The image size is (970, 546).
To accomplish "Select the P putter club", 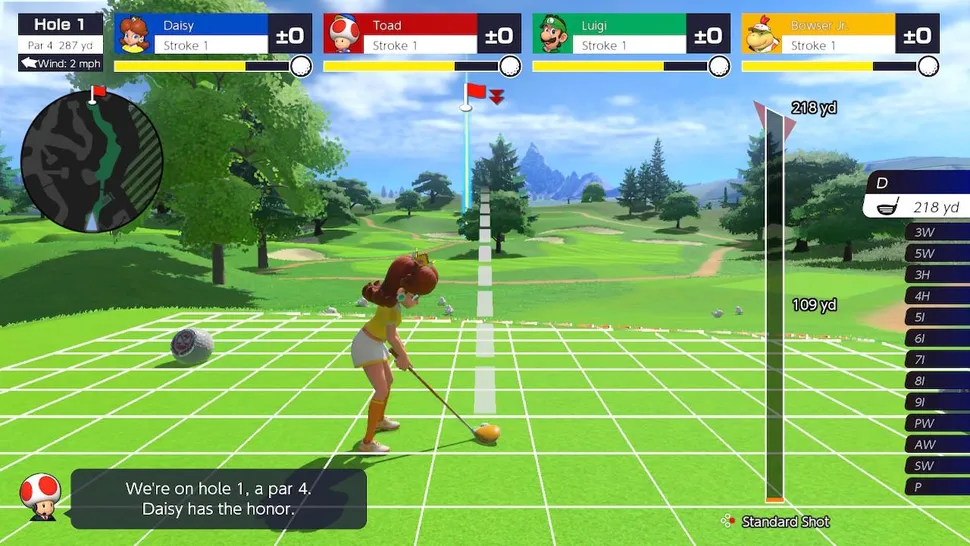I will (x=936, y=486).
